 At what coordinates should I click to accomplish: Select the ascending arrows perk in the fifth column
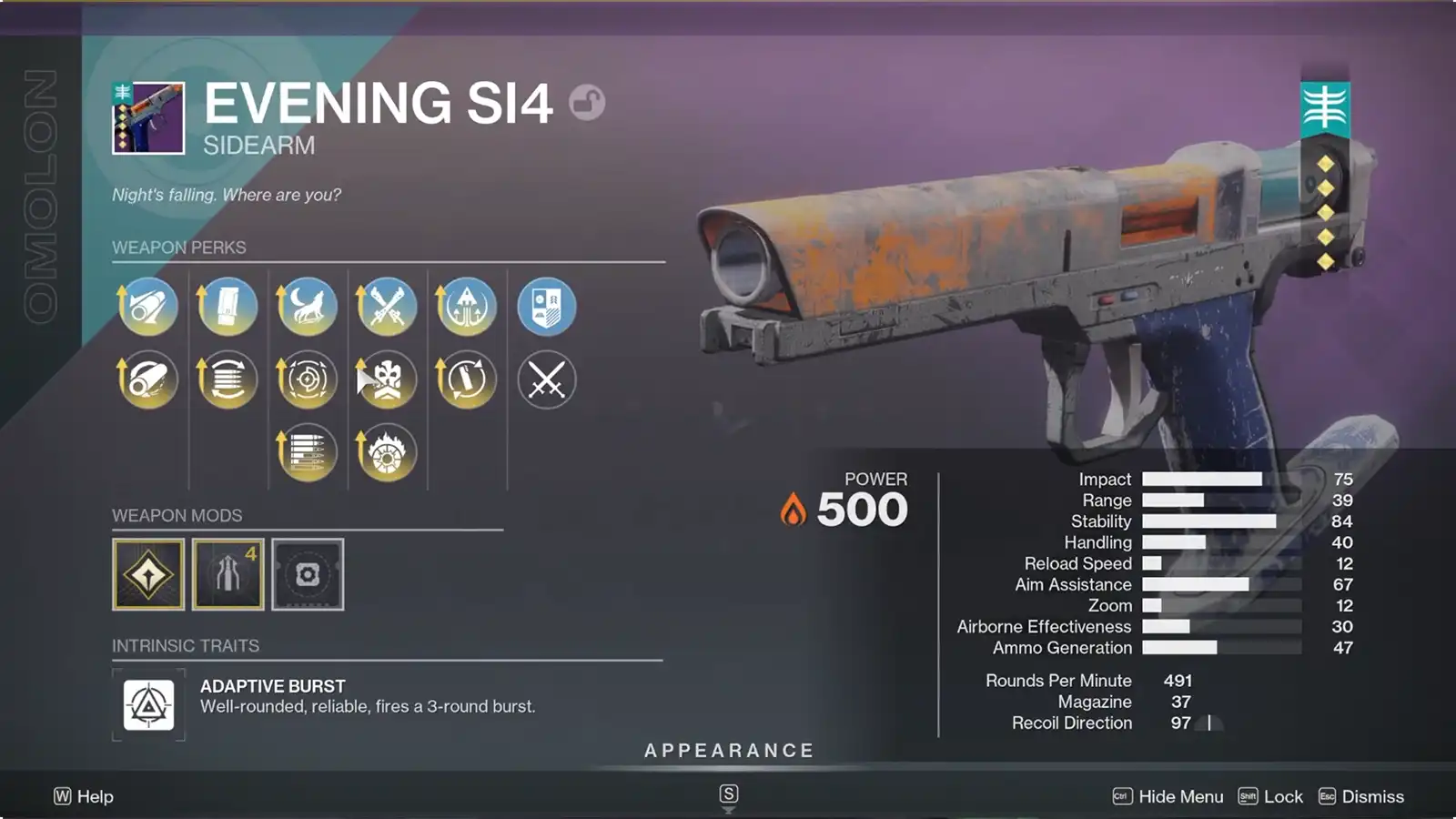[467, 307]
